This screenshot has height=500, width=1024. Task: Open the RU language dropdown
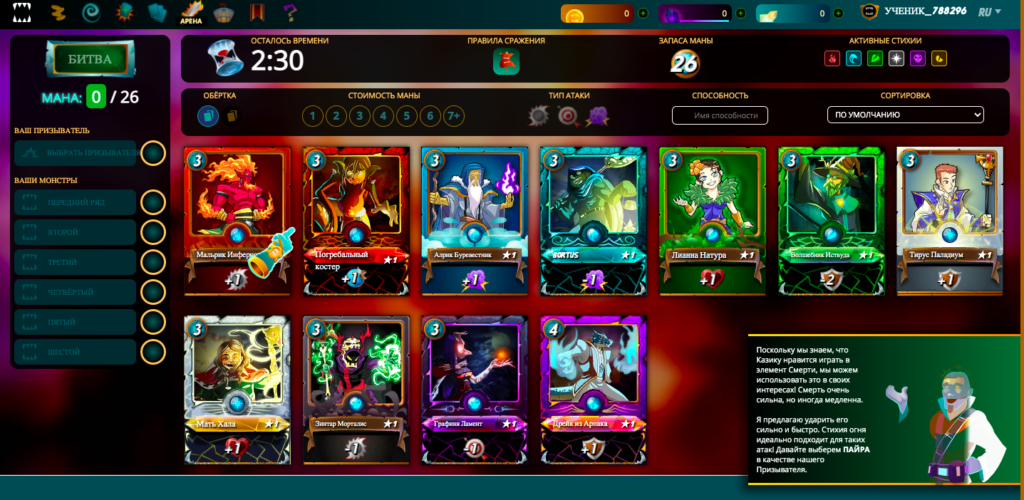(x=991, y=13)
